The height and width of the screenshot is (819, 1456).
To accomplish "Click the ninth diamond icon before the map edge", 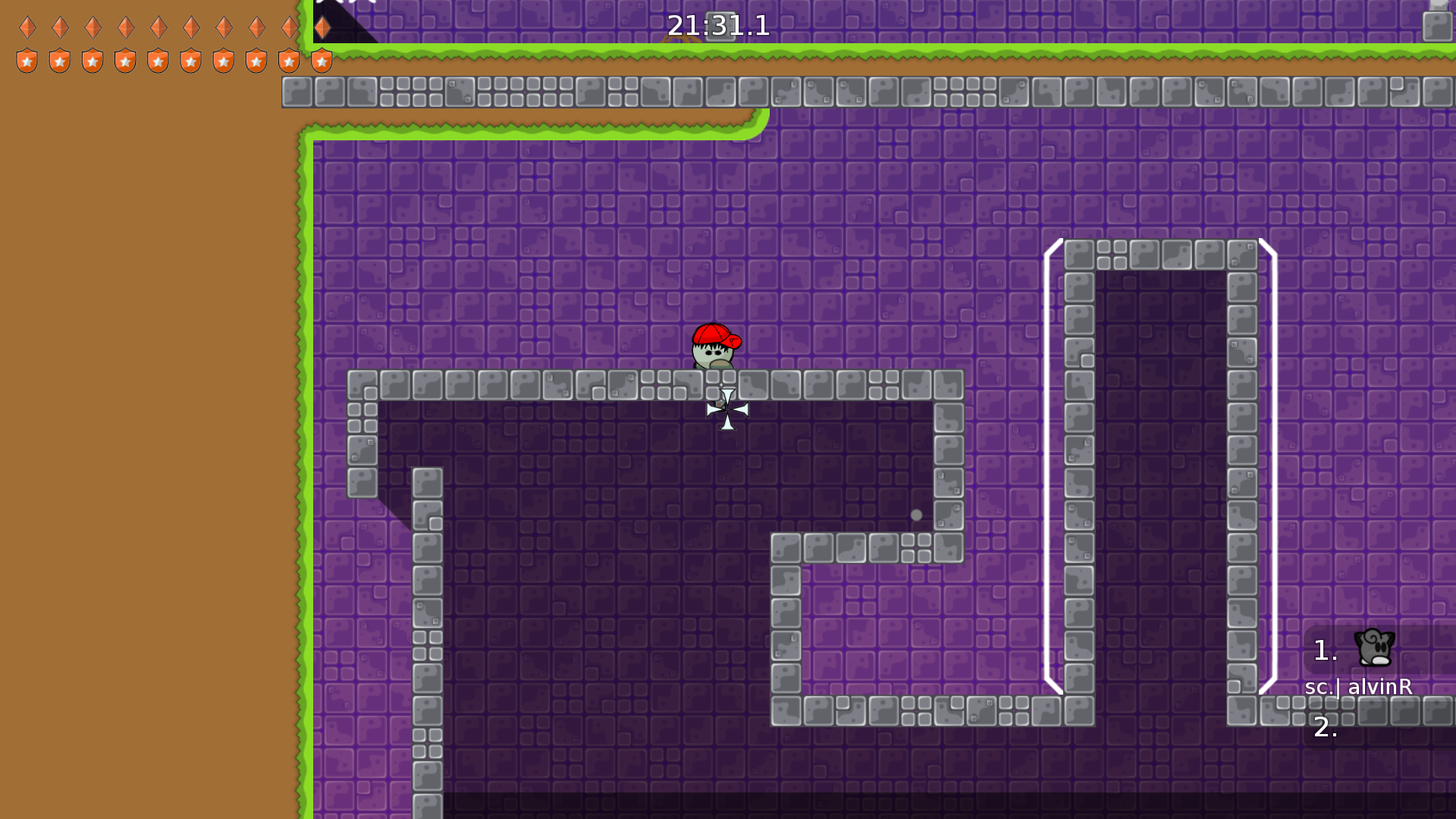I will click(x=288, y=28).
